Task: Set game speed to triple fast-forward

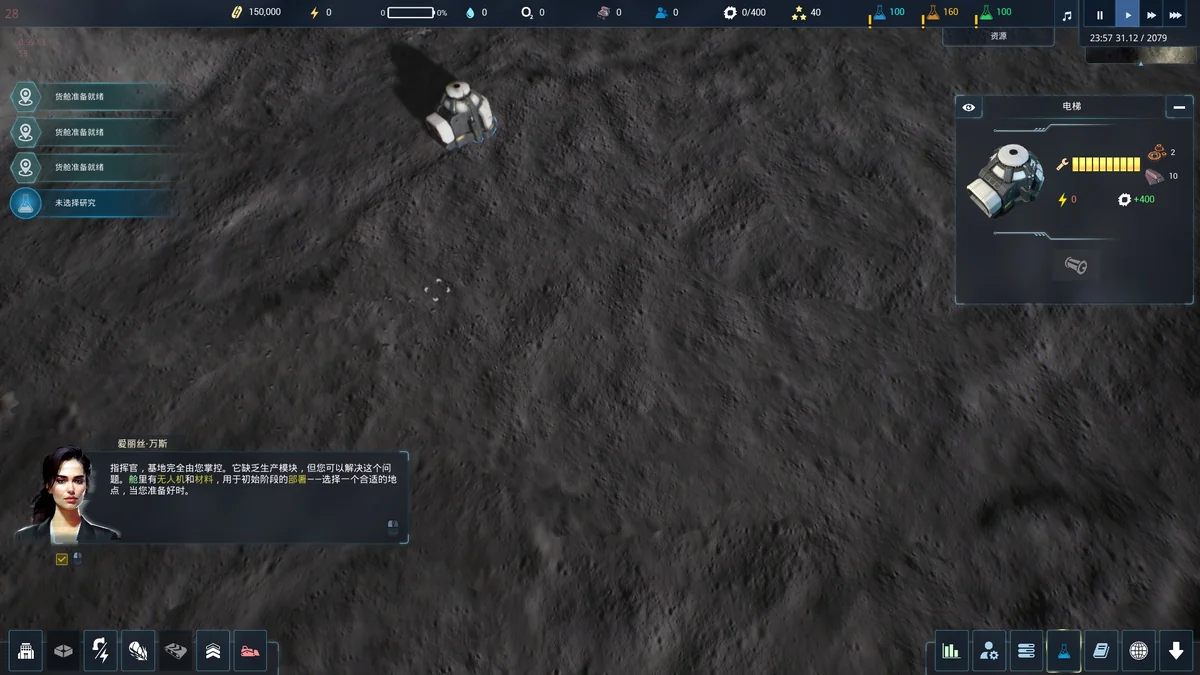Action: [1177, 15]
